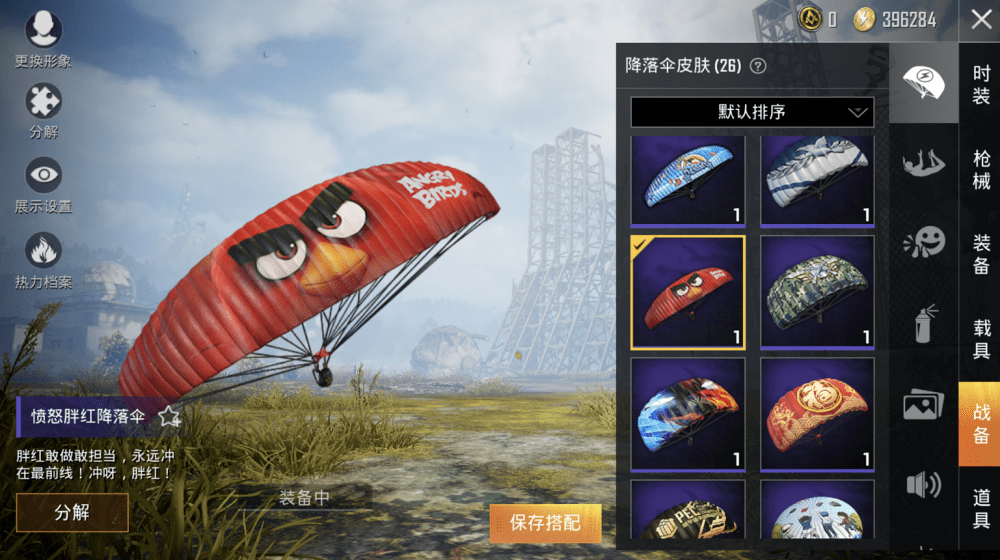
Task: Open the 默认排序 sort dropdown
Action: tap(752, 112)
